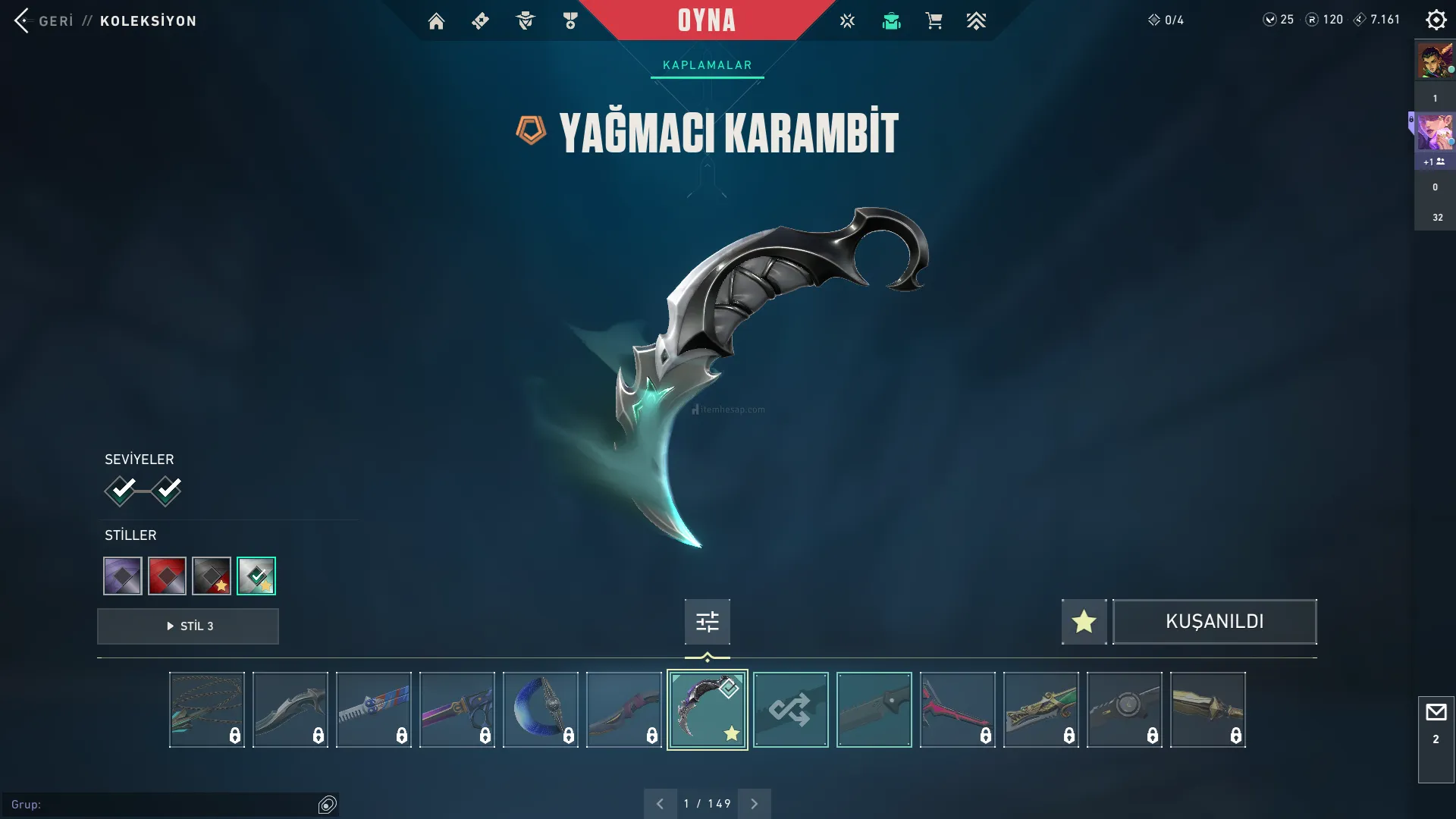1456x819 pixels.
Task: Click the KUŞANILDI equip button
Action: 1214,622
